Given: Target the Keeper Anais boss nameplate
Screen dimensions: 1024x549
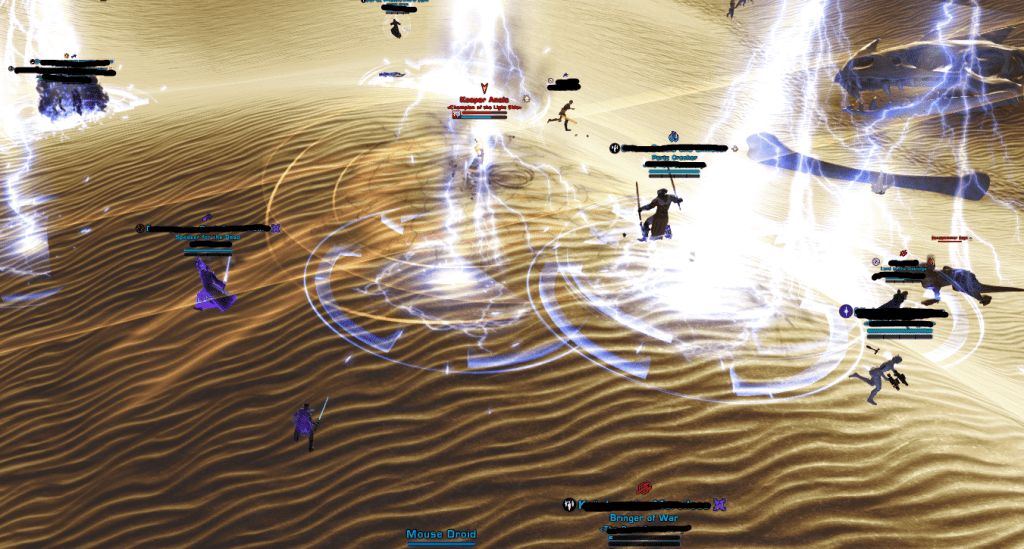Looking at the screenshot, I should click(x=484, y=99).
